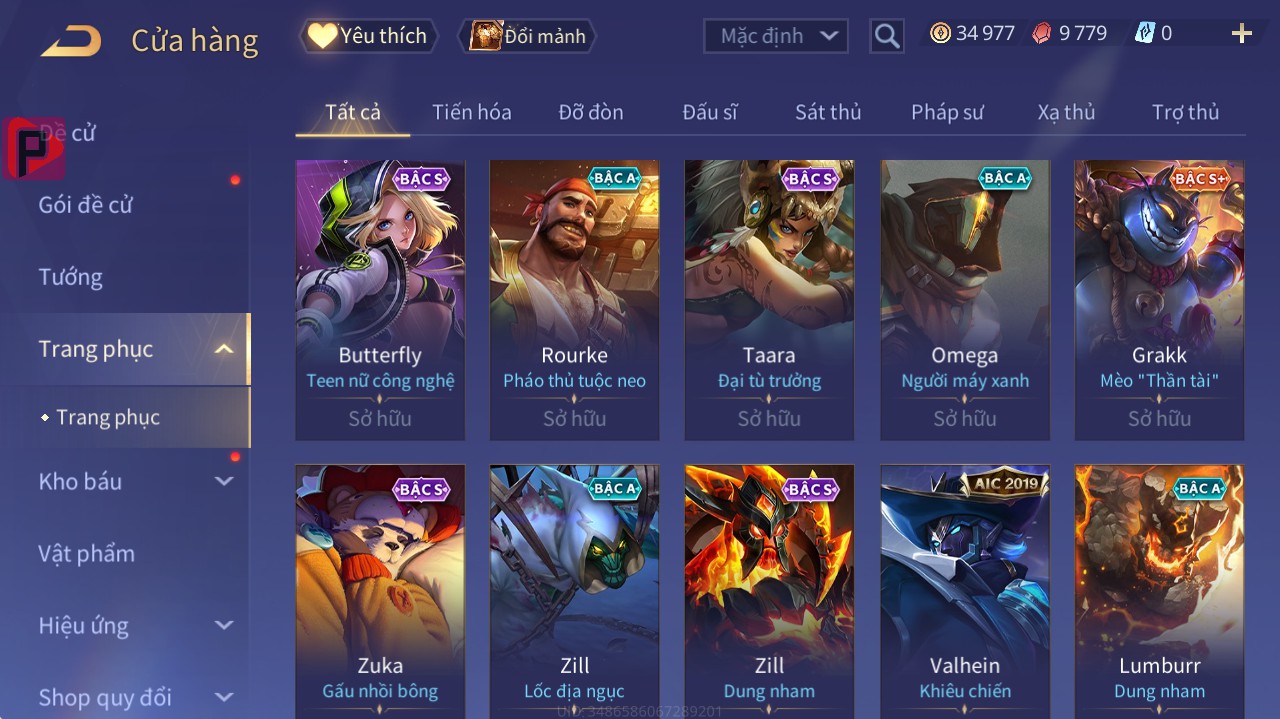Viewport: 1280px width, 719px height.
Task: Show the Đấu sĩ skin category
Action: 709,112
